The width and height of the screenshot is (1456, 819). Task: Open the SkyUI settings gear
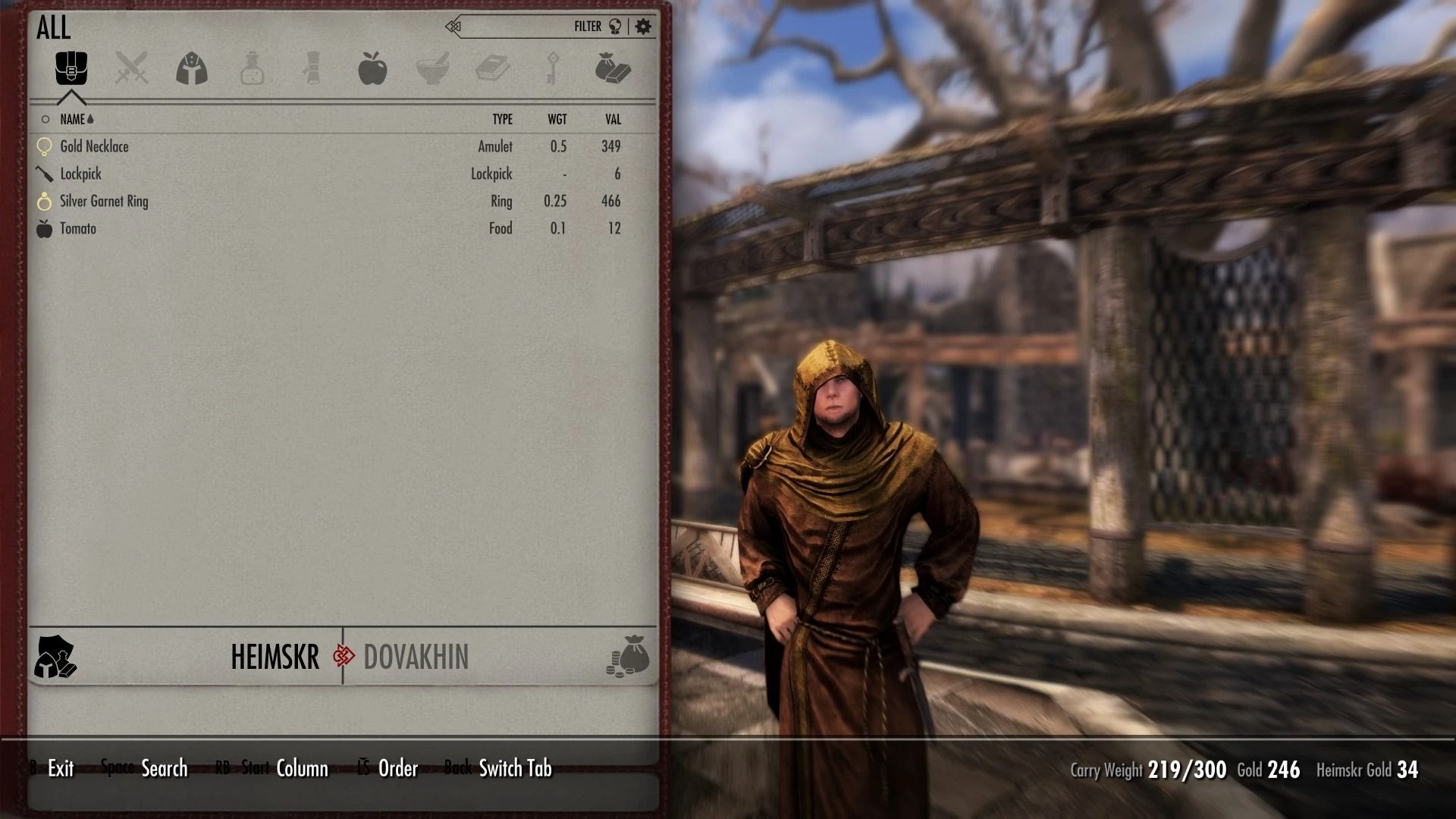pyautogui.click(x=643, y=25)
